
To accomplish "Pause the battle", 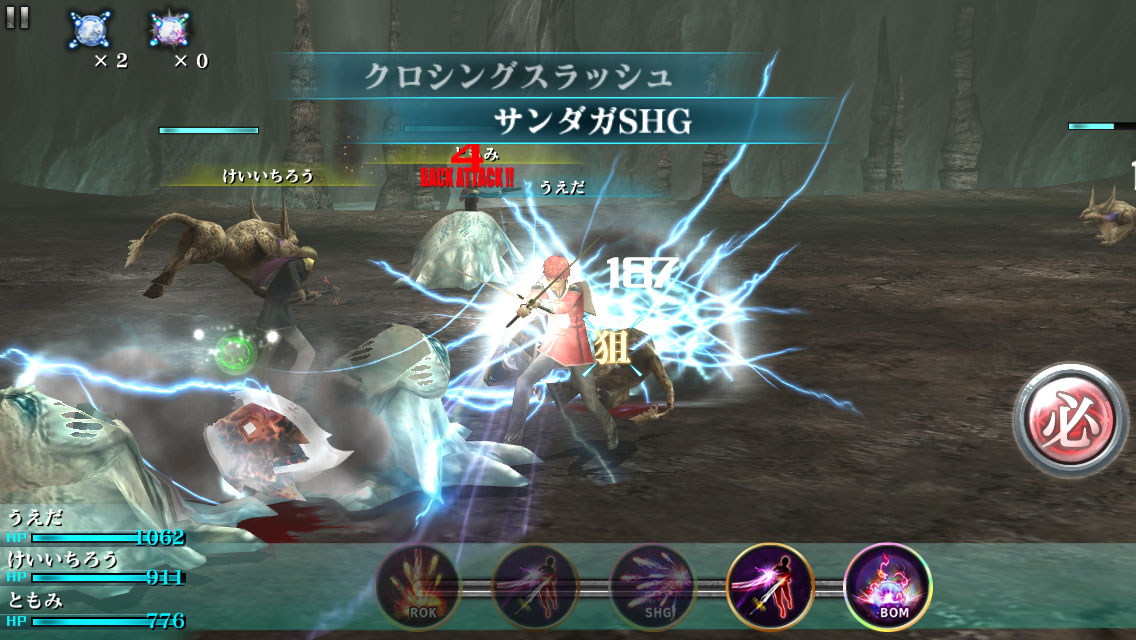I will (18, 16).
